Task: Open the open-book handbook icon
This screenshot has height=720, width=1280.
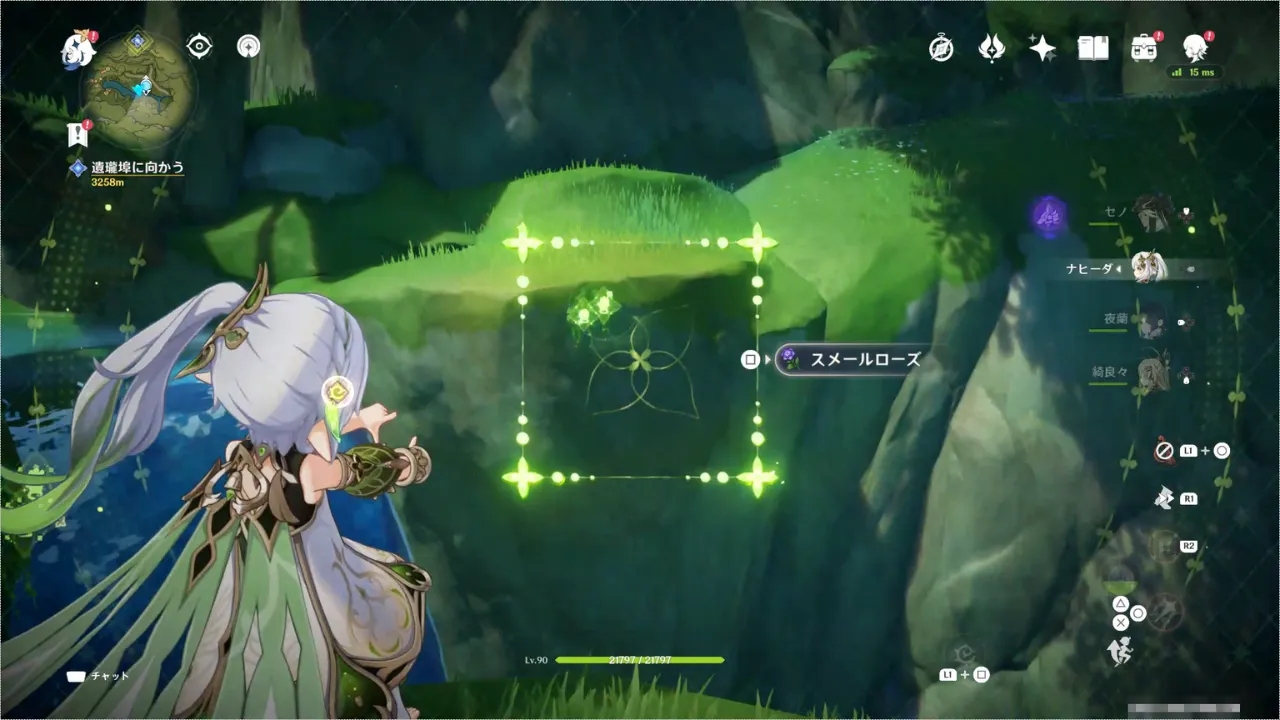Action: click(x=1093, y=48)
